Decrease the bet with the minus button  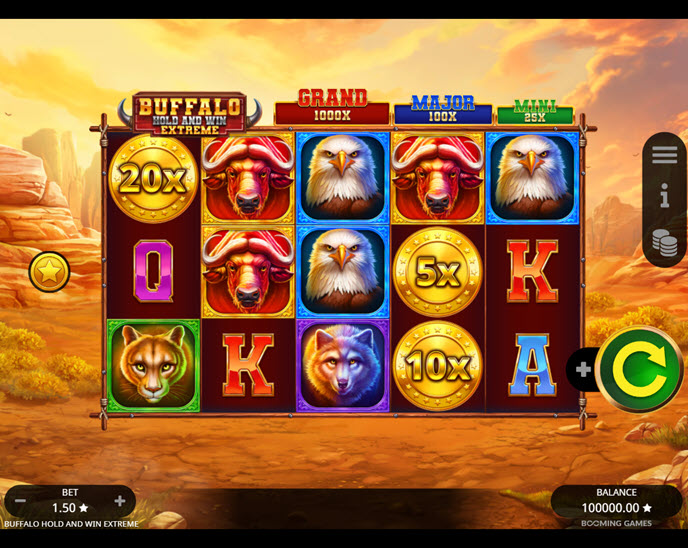(22, 502)
